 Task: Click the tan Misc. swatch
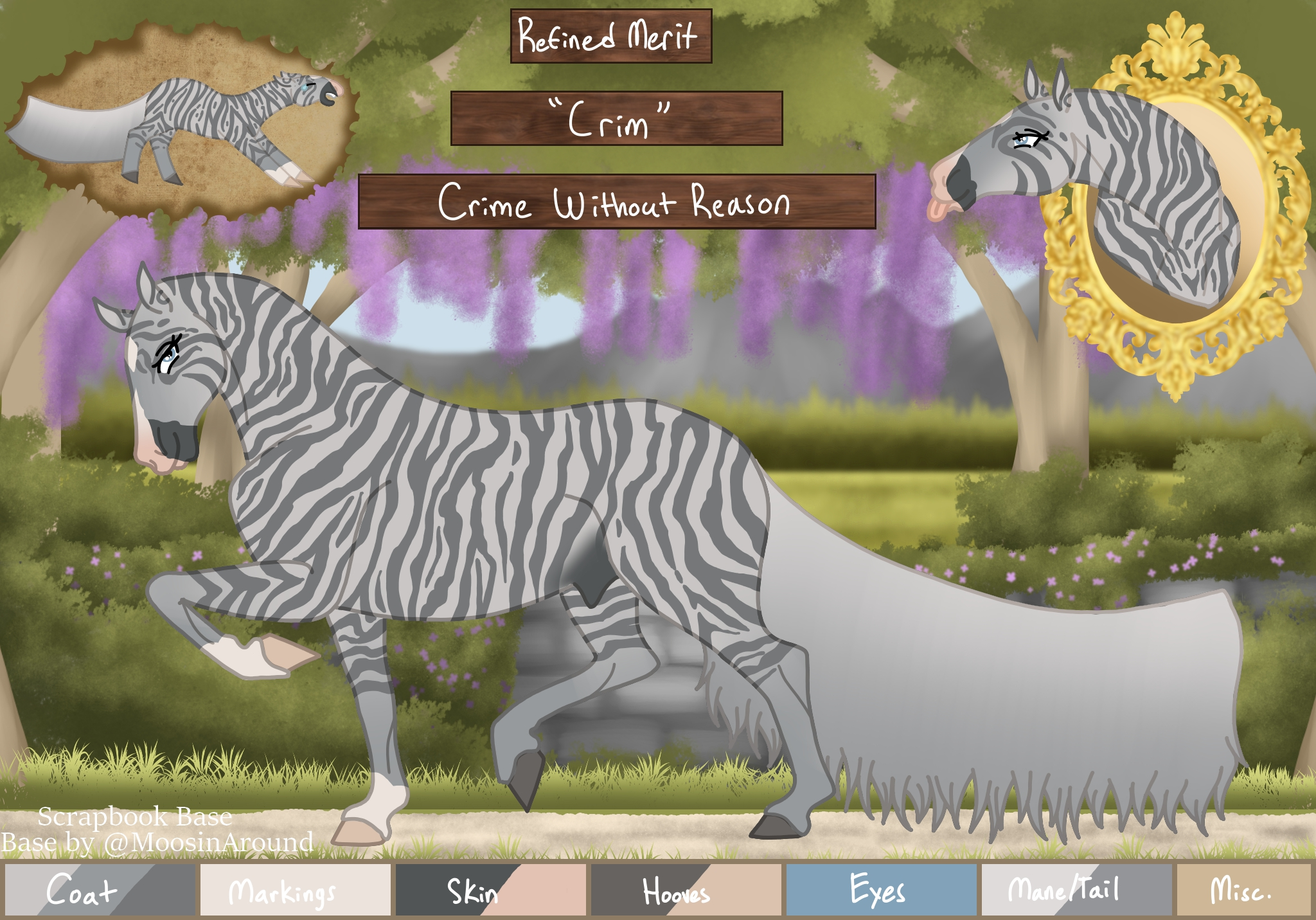click(1243, 890)
